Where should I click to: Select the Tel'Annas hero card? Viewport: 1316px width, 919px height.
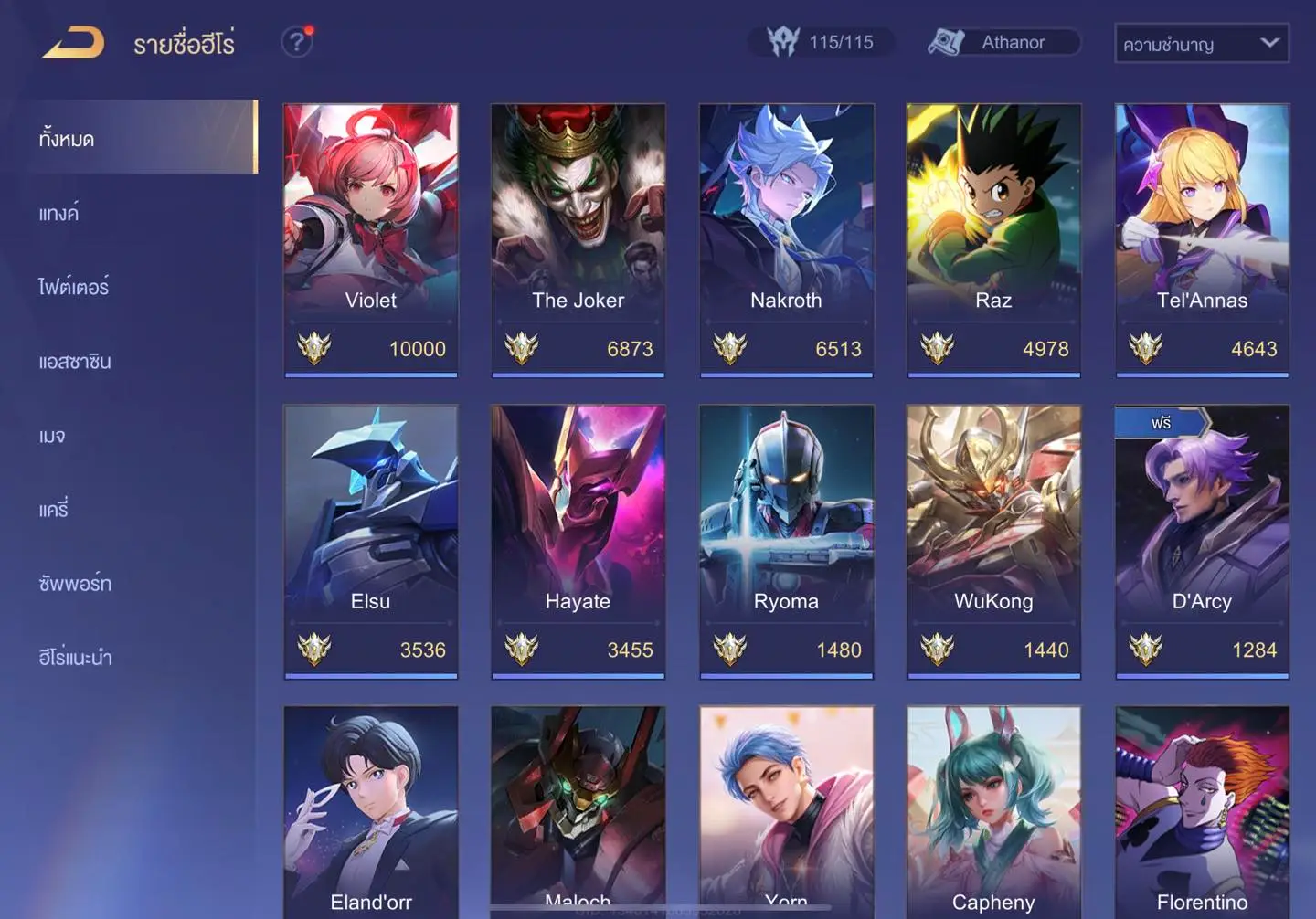(1202, 239)
